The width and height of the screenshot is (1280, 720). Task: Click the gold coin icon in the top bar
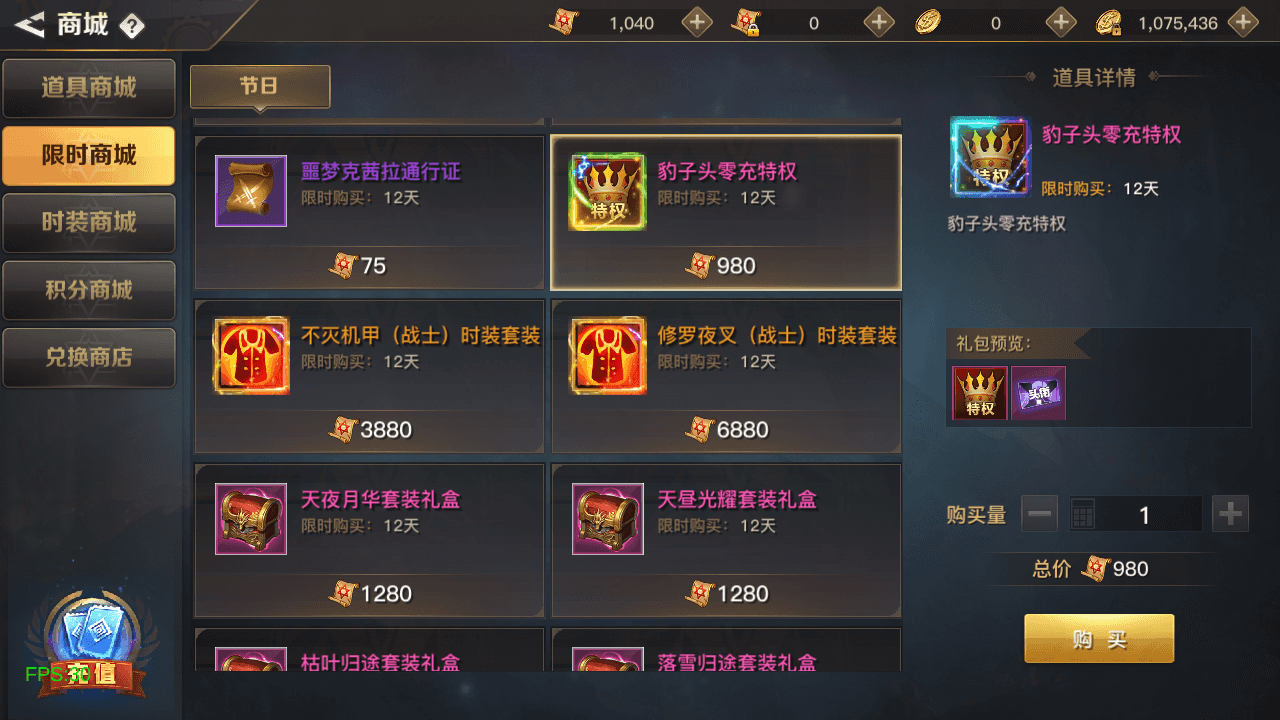[x=927, y=22]
